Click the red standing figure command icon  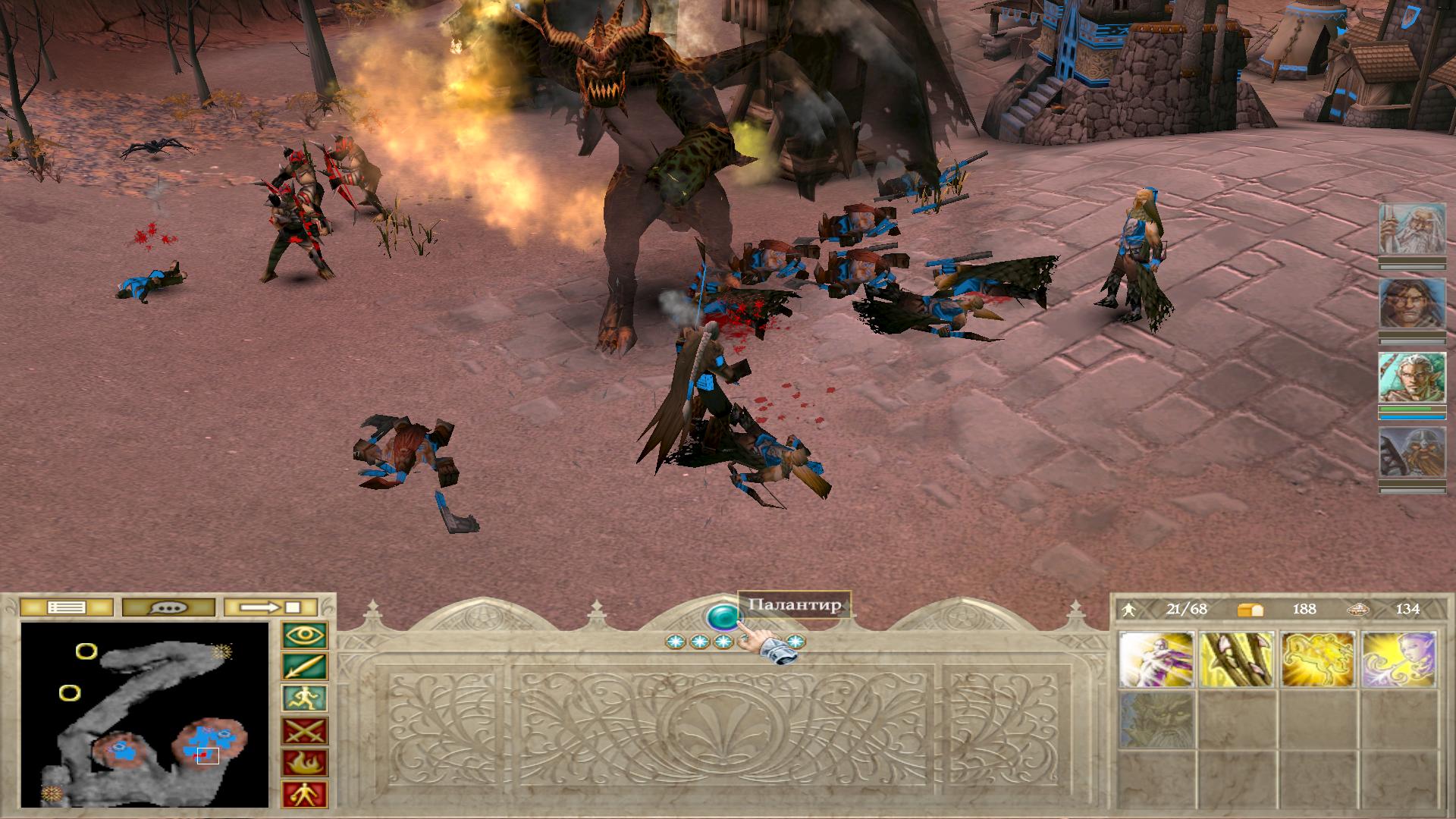[305, 794]
